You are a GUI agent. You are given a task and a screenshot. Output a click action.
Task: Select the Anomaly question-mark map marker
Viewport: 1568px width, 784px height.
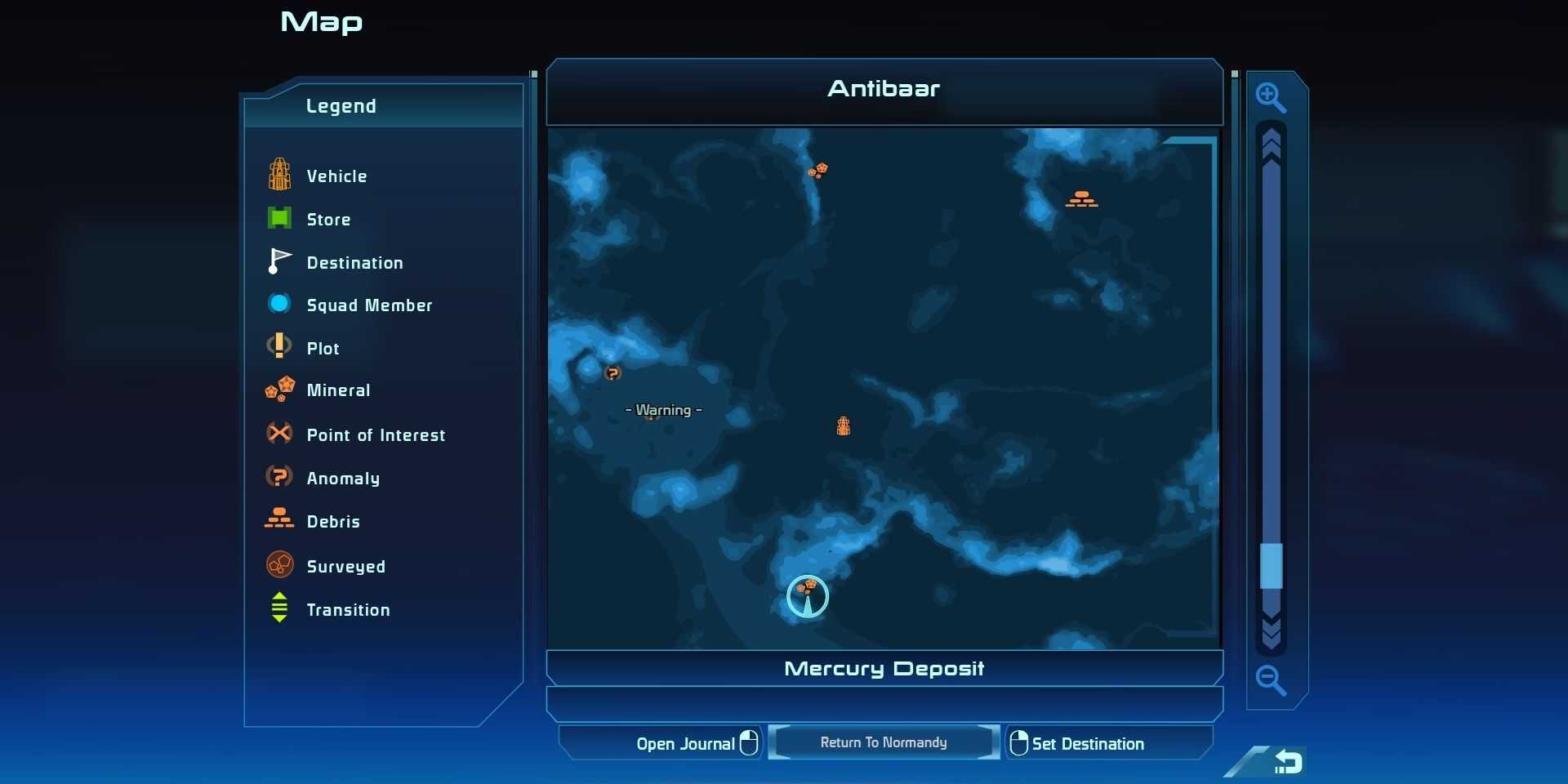[612, 373]
